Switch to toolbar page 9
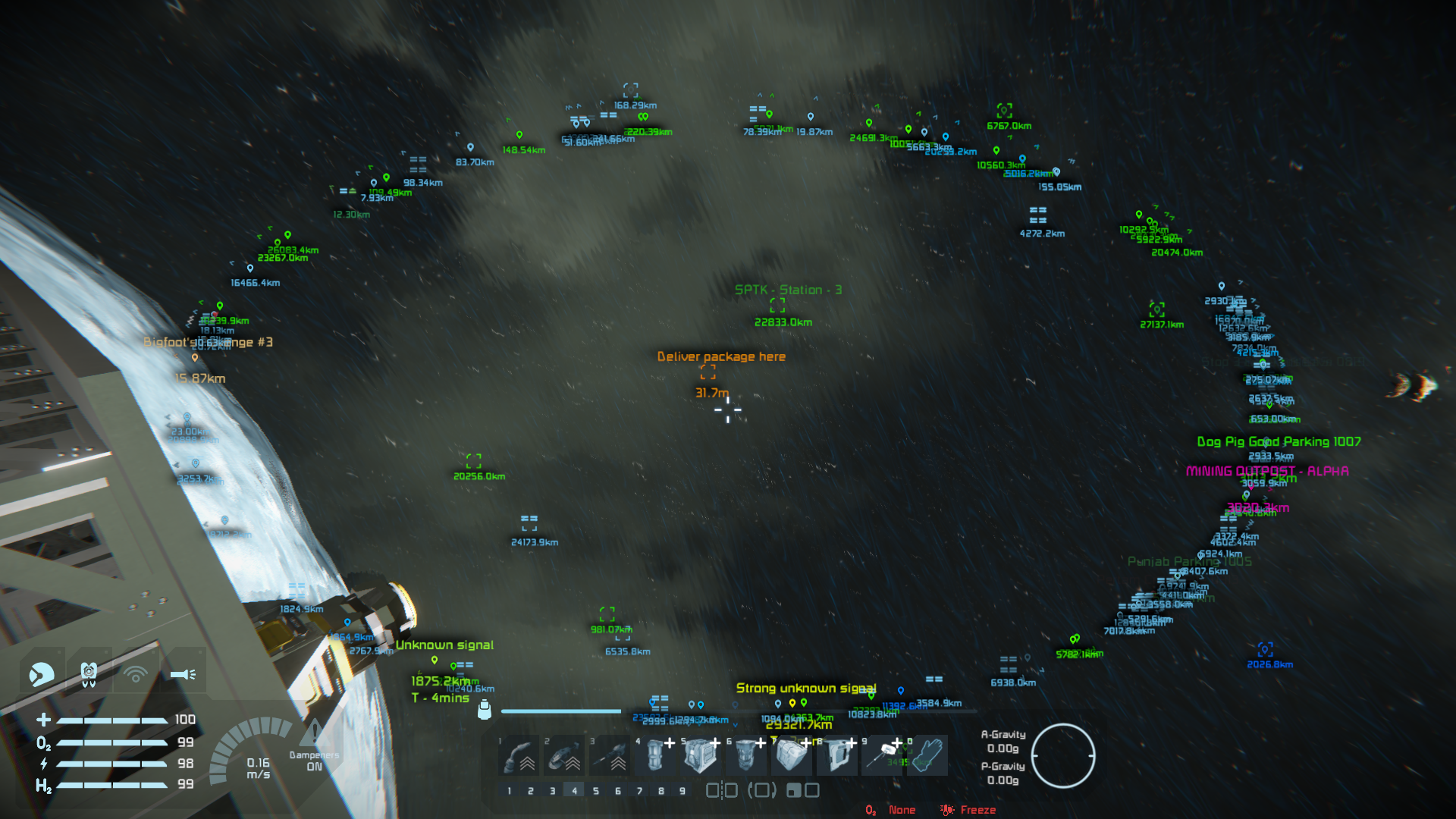The image size is (1456, 819). tap(682, 791)
